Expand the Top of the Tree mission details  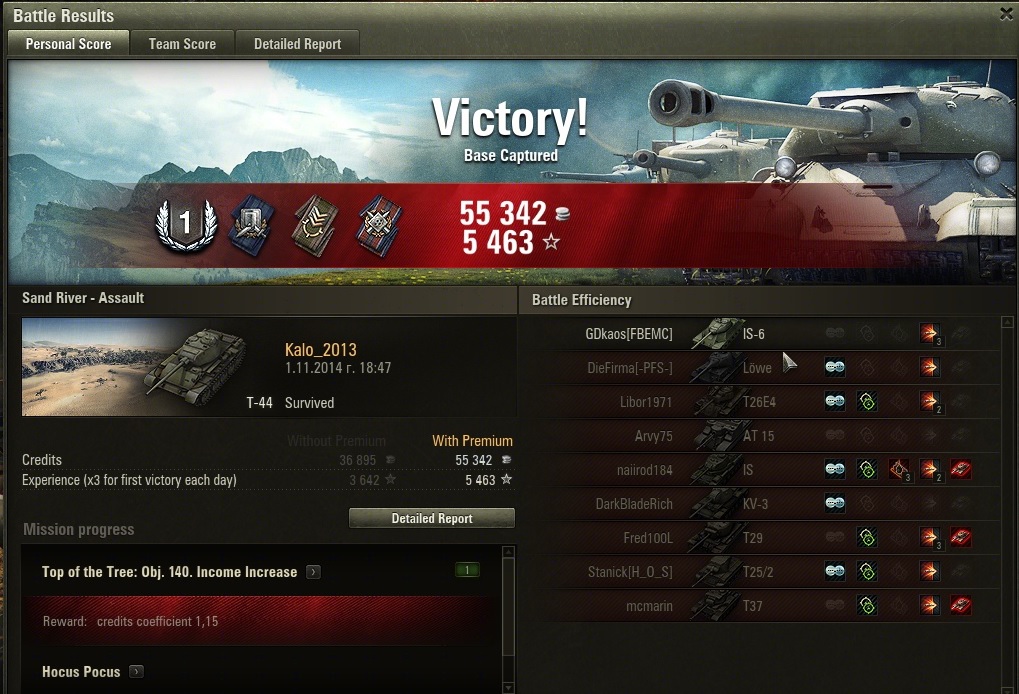pos(314,572)
